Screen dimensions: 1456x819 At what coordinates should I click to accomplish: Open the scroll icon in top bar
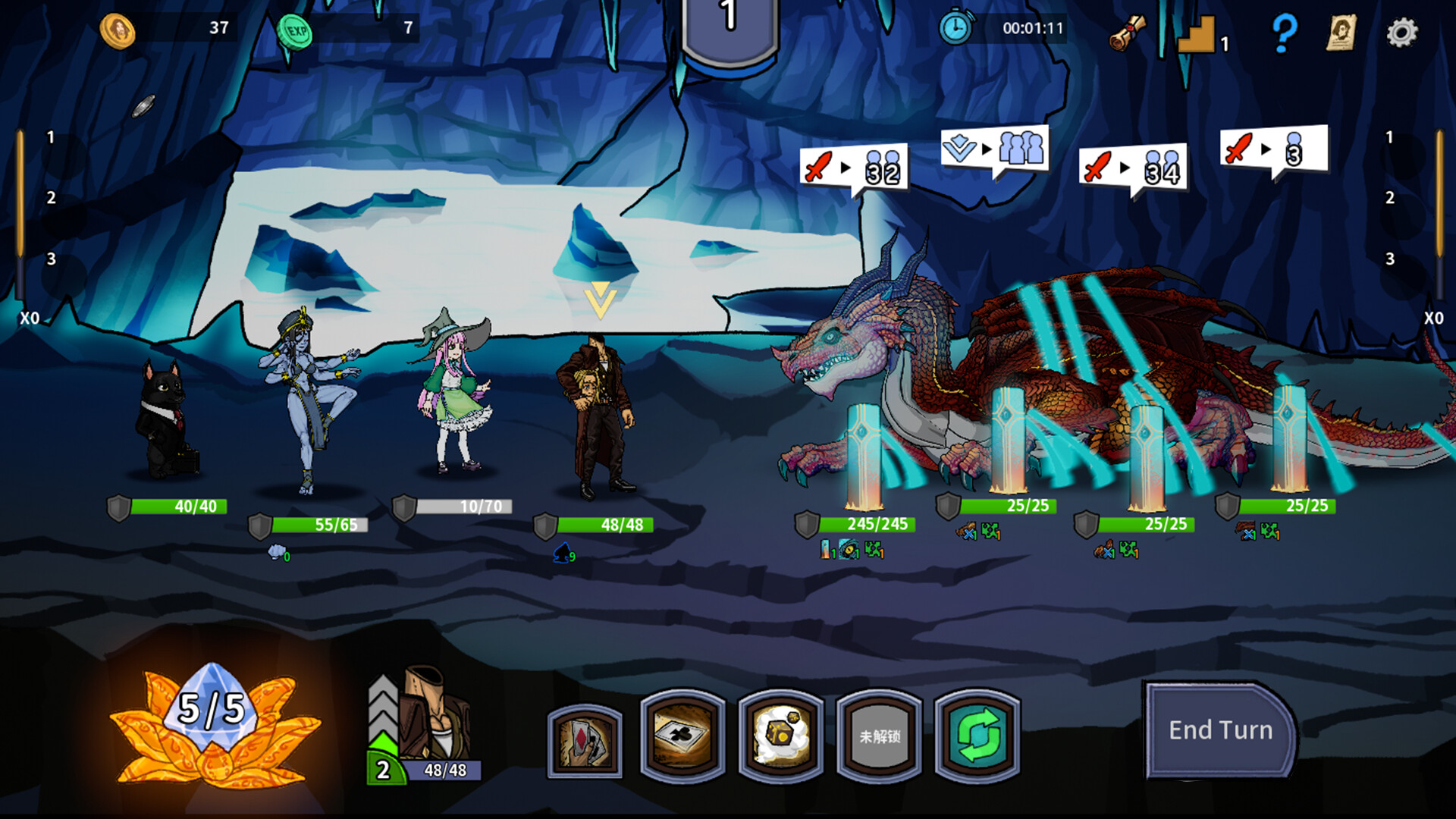coord(1128,33)
